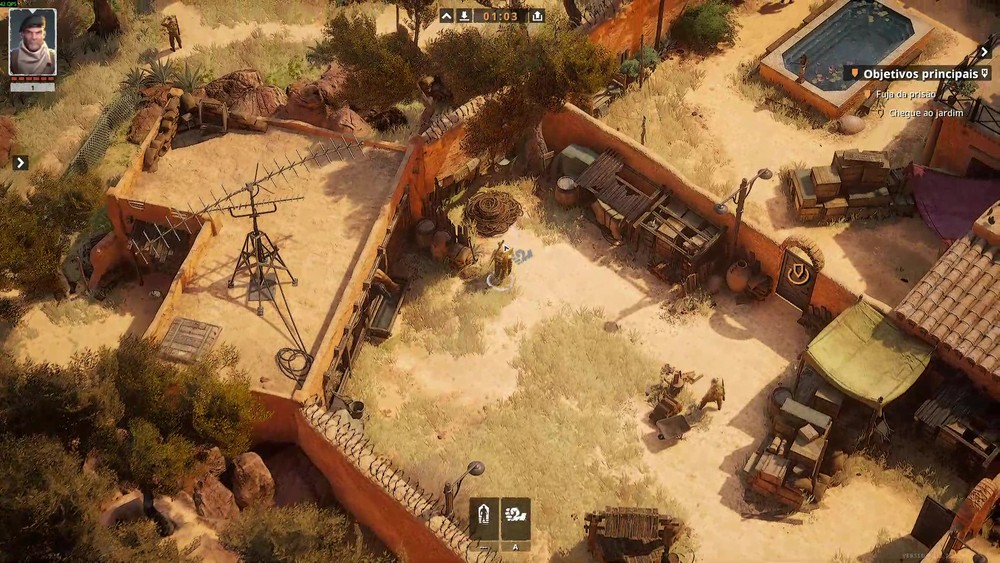Click the quick load upload-arrow button
Viewport: 1000px width, 563px height.
point(537,16)
